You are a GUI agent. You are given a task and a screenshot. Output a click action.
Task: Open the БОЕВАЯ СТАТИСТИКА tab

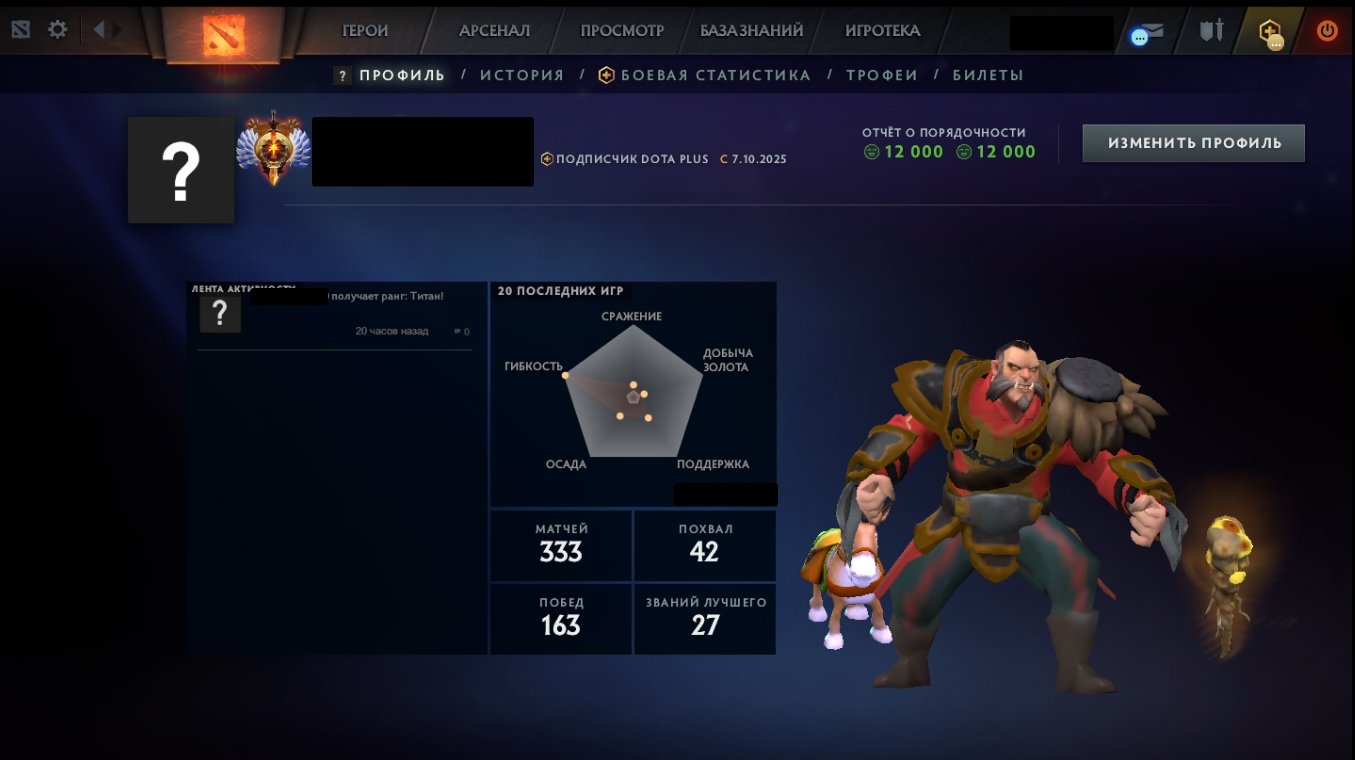click(x=706, y=74)
